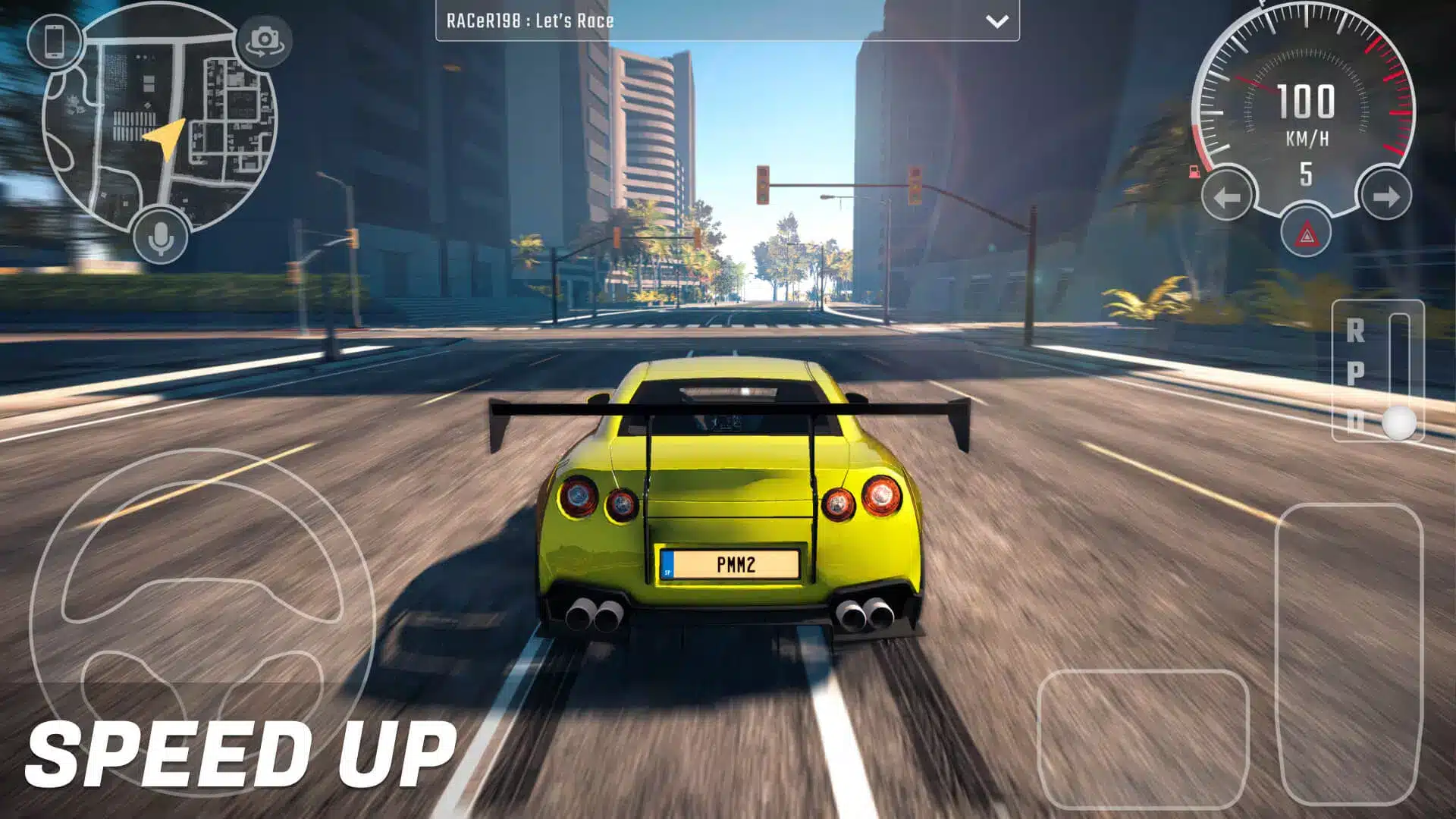Select P on the gear shifter
The image size is (1456, 819).
point(1355,373)
